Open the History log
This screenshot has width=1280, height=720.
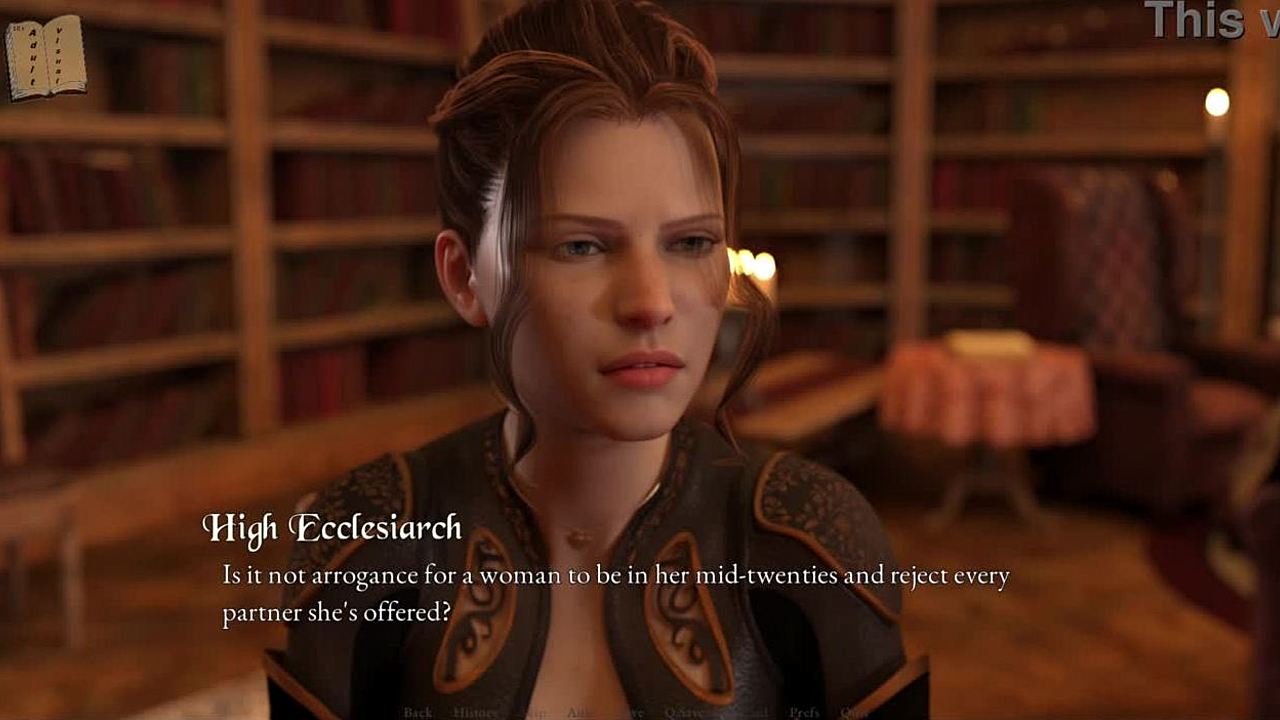475,712
